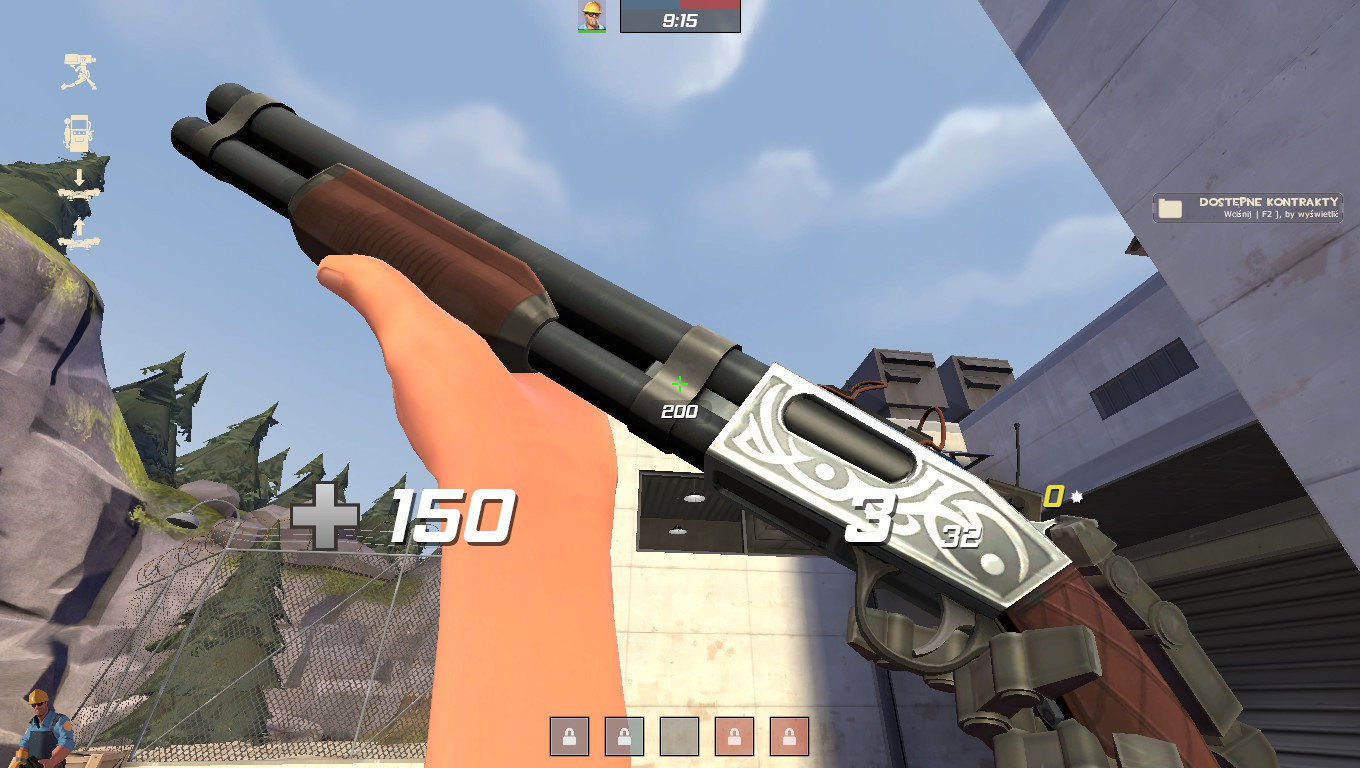Toggle the rightmost locked slot
Image resolution: width=1360 pixels, height=768 pixels.
tap(789, 736)
